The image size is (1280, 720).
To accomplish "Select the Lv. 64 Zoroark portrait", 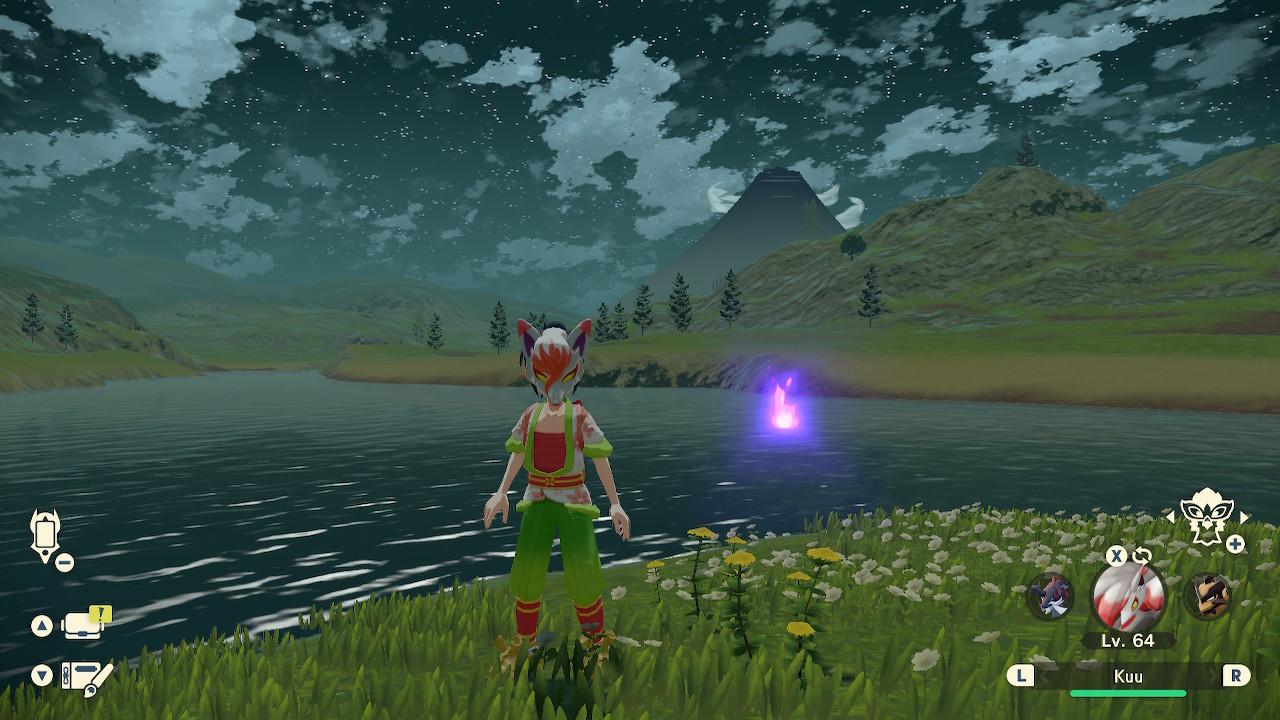I will pos(1128,597).
